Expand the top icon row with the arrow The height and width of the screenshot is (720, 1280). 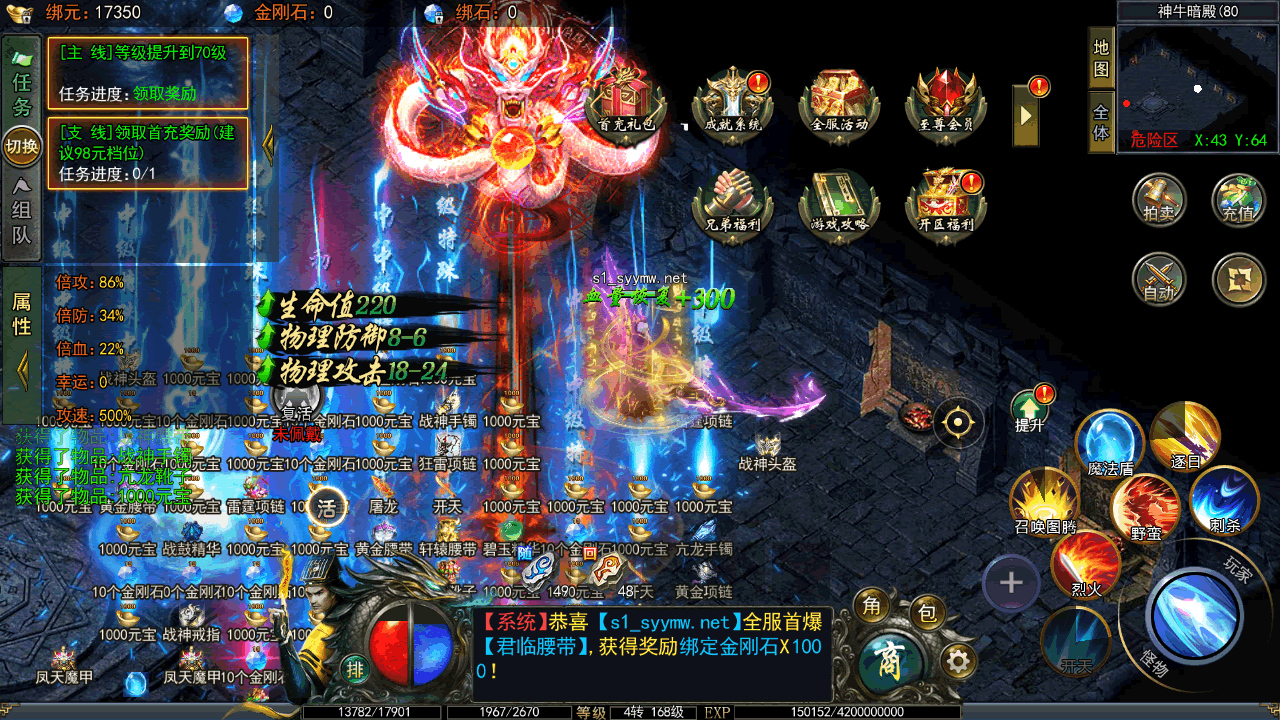pyautogui.click(x=1025, y=113)
